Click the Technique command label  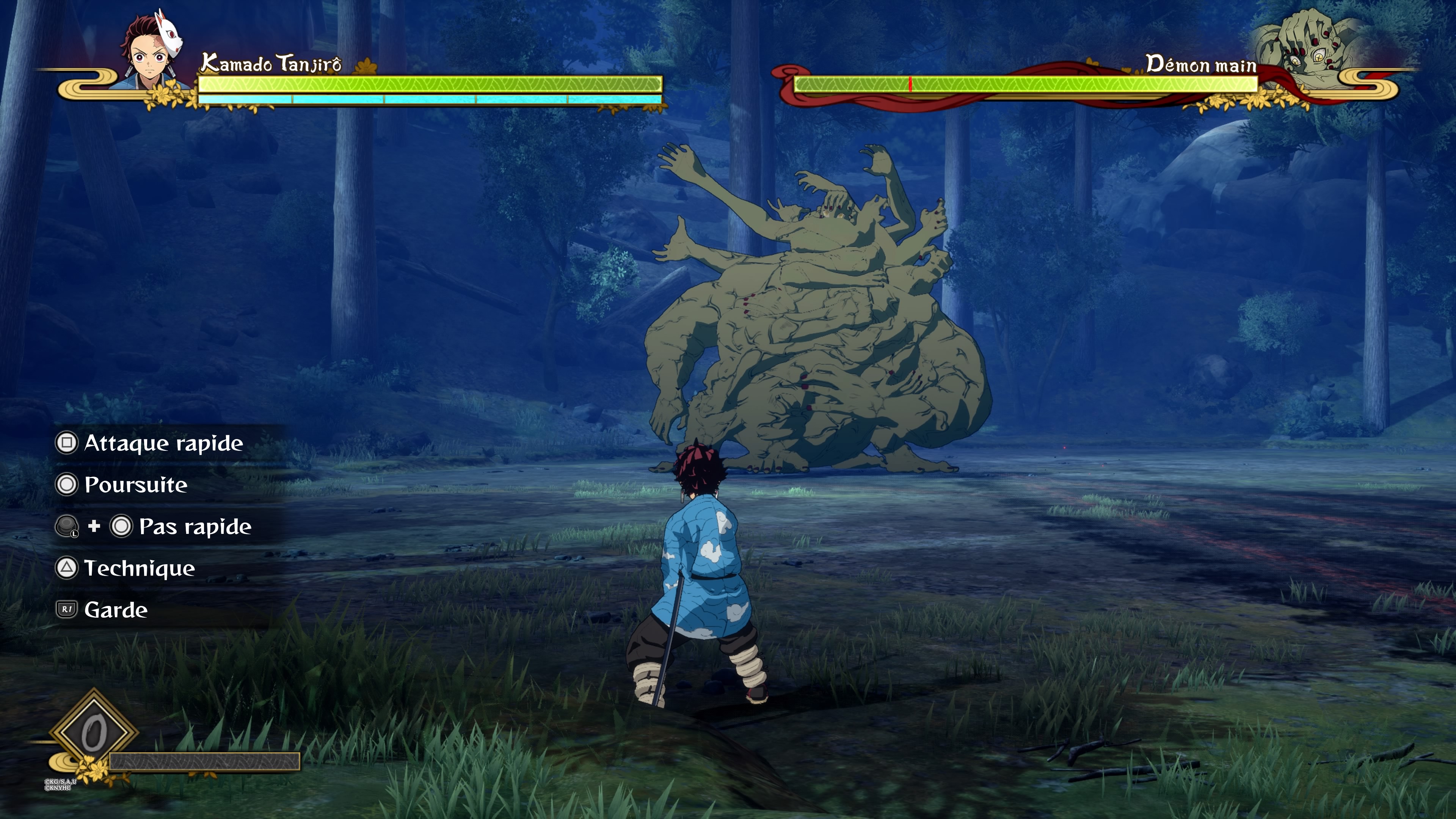pos(139,569)
